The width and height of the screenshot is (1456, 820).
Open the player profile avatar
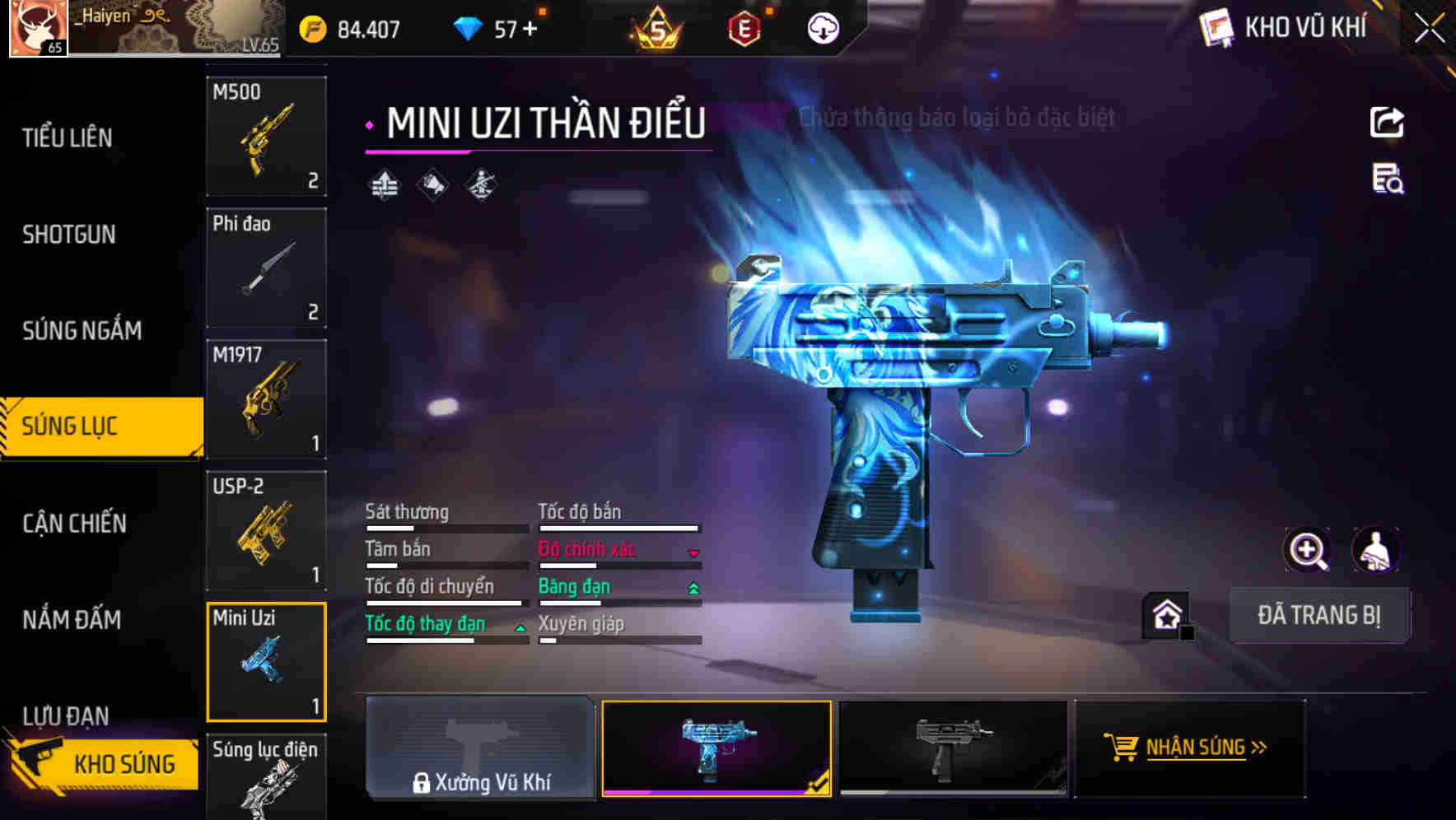(x=39, y=28)
